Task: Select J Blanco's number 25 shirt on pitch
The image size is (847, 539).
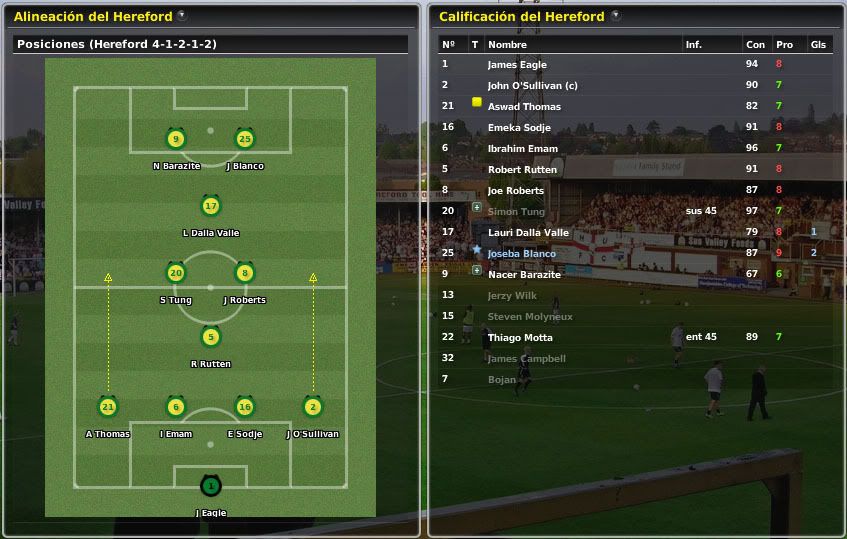Action: (244, 139)
